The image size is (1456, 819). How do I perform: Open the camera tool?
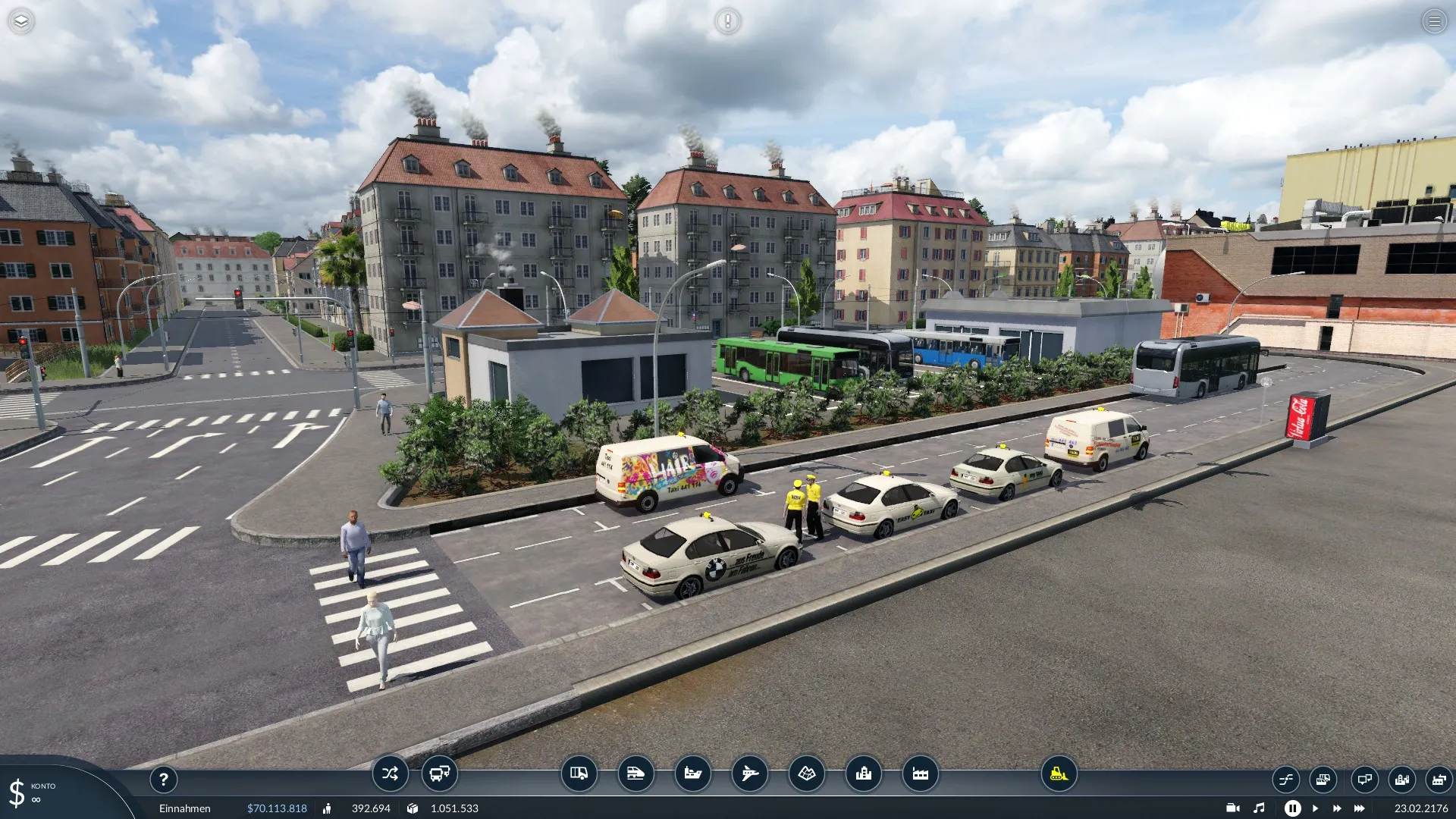pyautogui.click(x=1232, y=808)
